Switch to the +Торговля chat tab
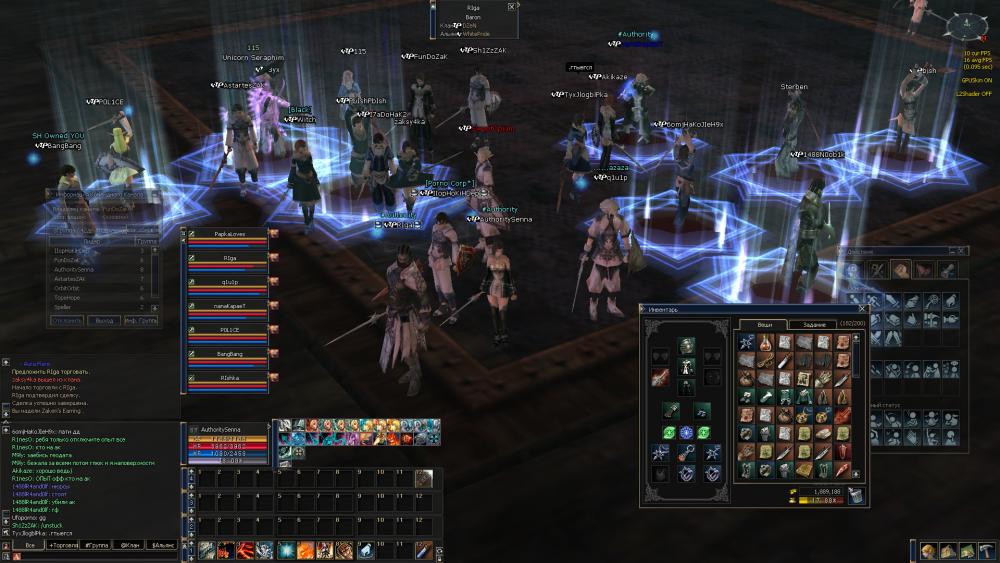Screen dimensions: 1000x563 pyautogui.click(x=64, y=545)
